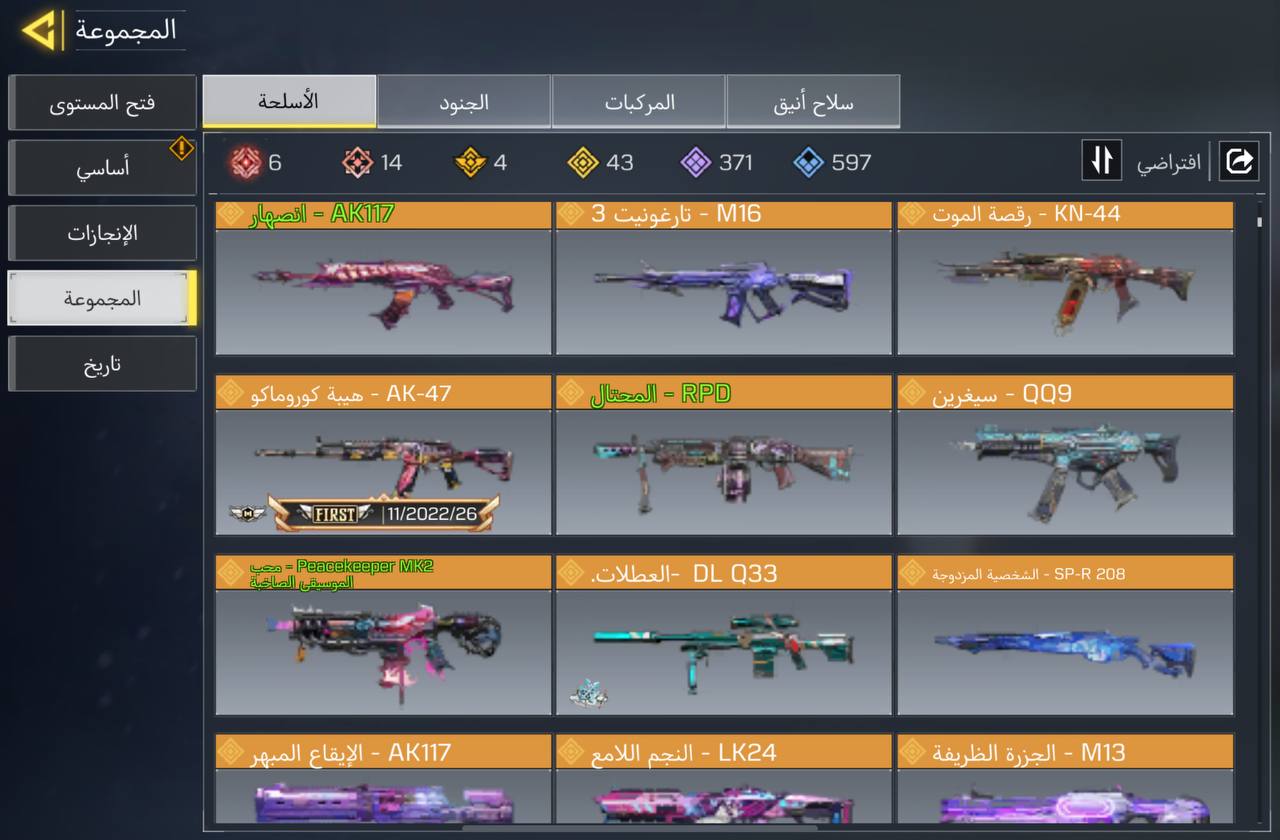Open the الإنجازات achievements section
The width and height of the screenshot is (1280, 840).
pyautogui.click(x=102, y=233)
